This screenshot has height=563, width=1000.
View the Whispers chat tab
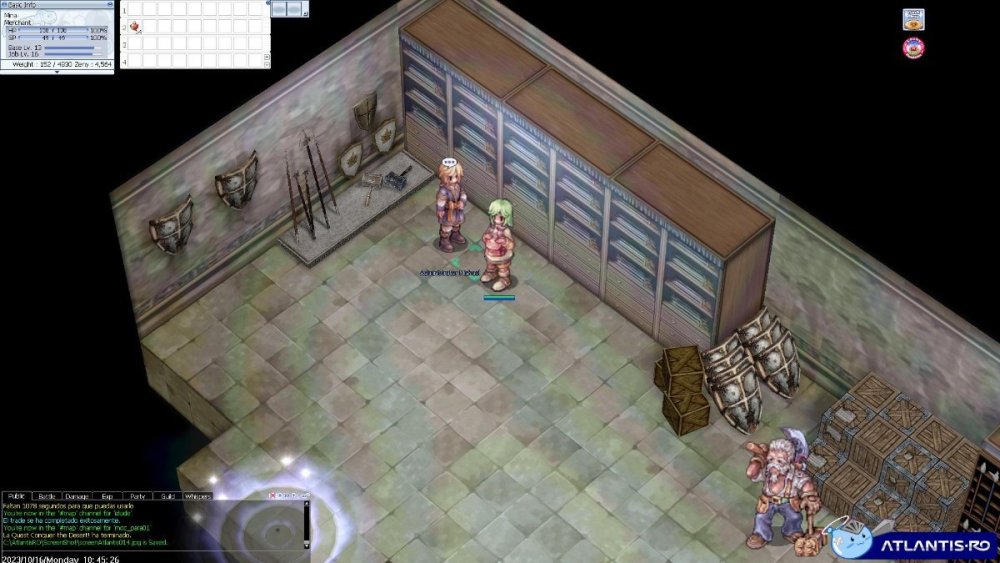point(197,496)
